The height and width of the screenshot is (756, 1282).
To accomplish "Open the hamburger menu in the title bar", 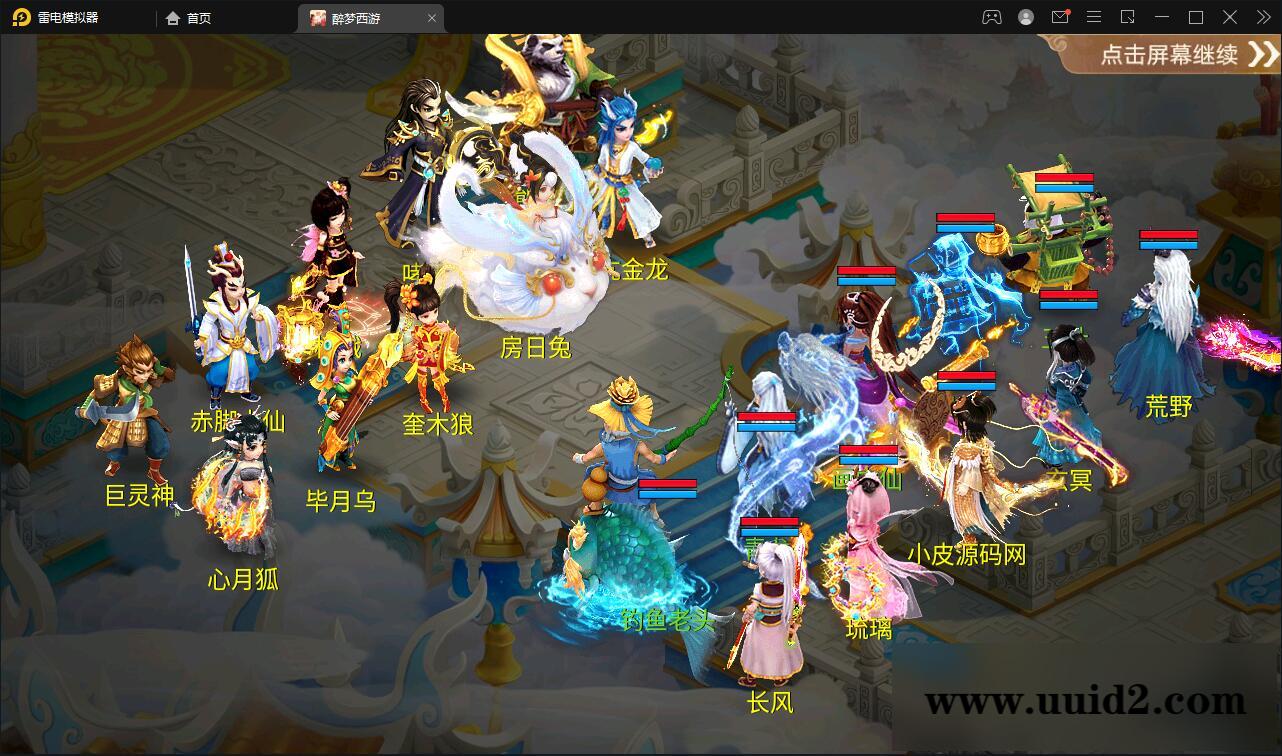I will [x=1094, y=17].
